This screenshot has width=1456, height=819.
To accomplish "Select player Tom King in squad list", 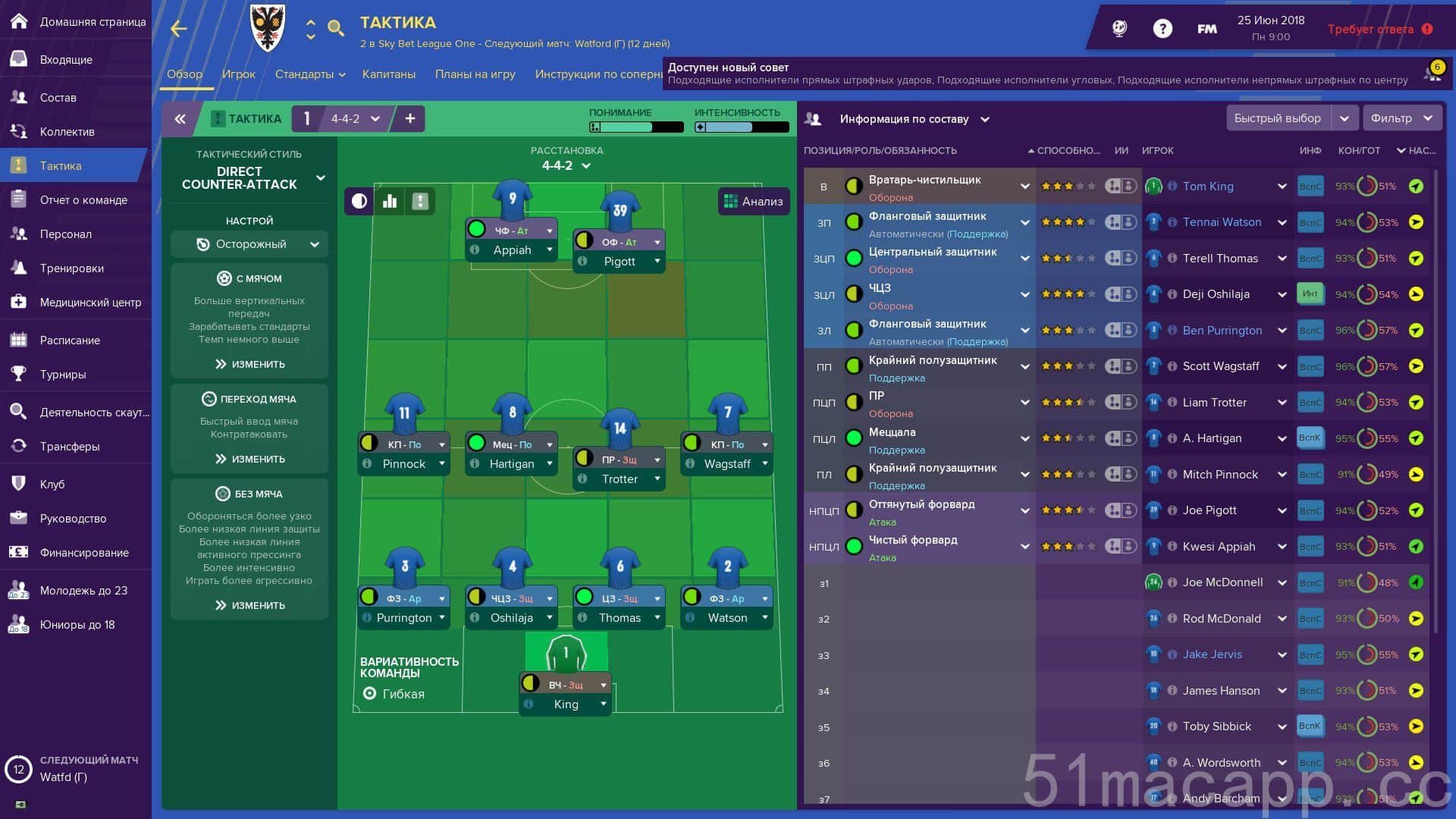I will 1207,187.
